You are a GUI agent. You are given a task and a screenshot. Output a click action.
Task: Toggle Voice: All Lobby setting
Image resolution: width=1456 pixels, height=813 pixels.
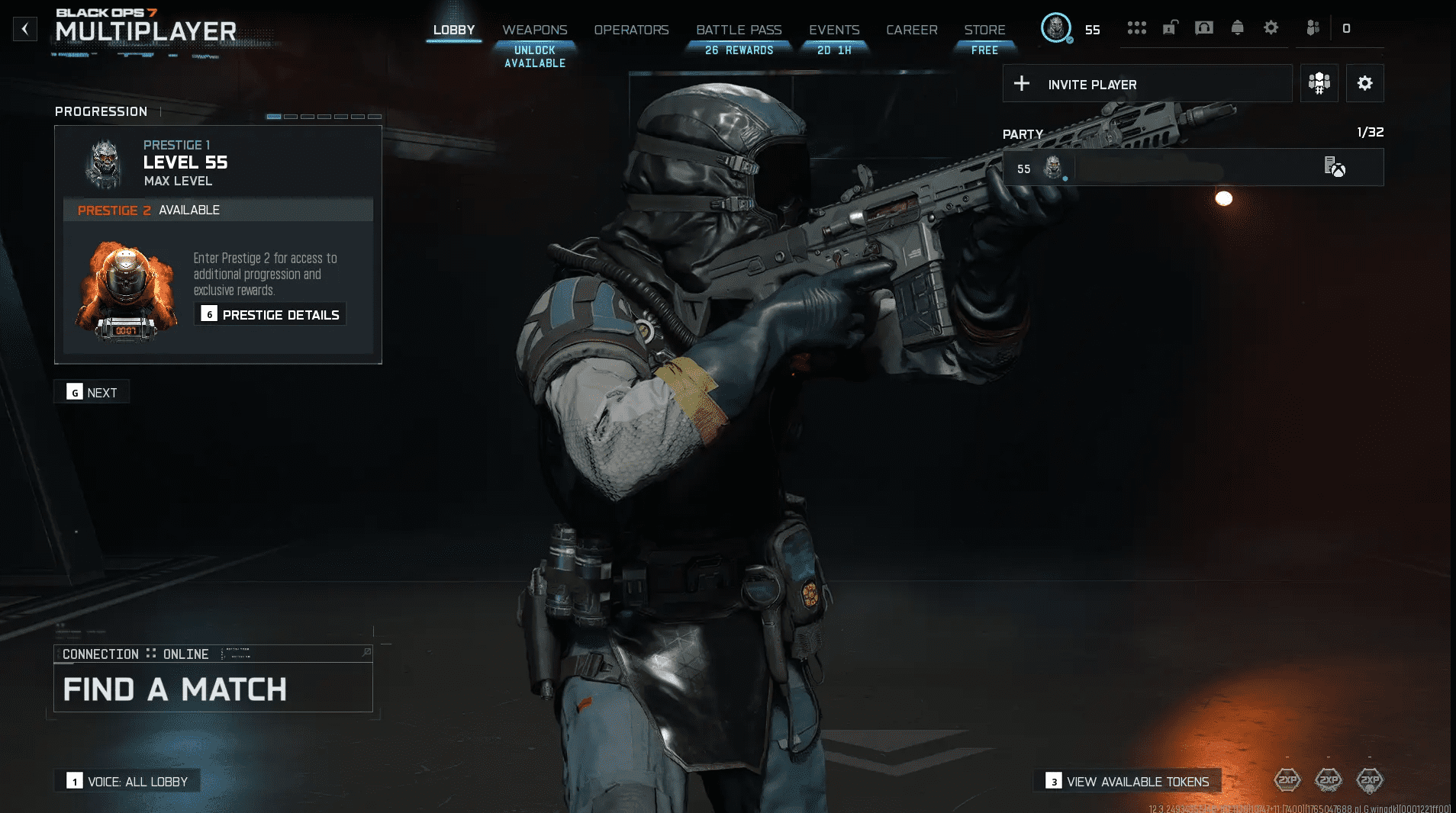coord(127,781)
